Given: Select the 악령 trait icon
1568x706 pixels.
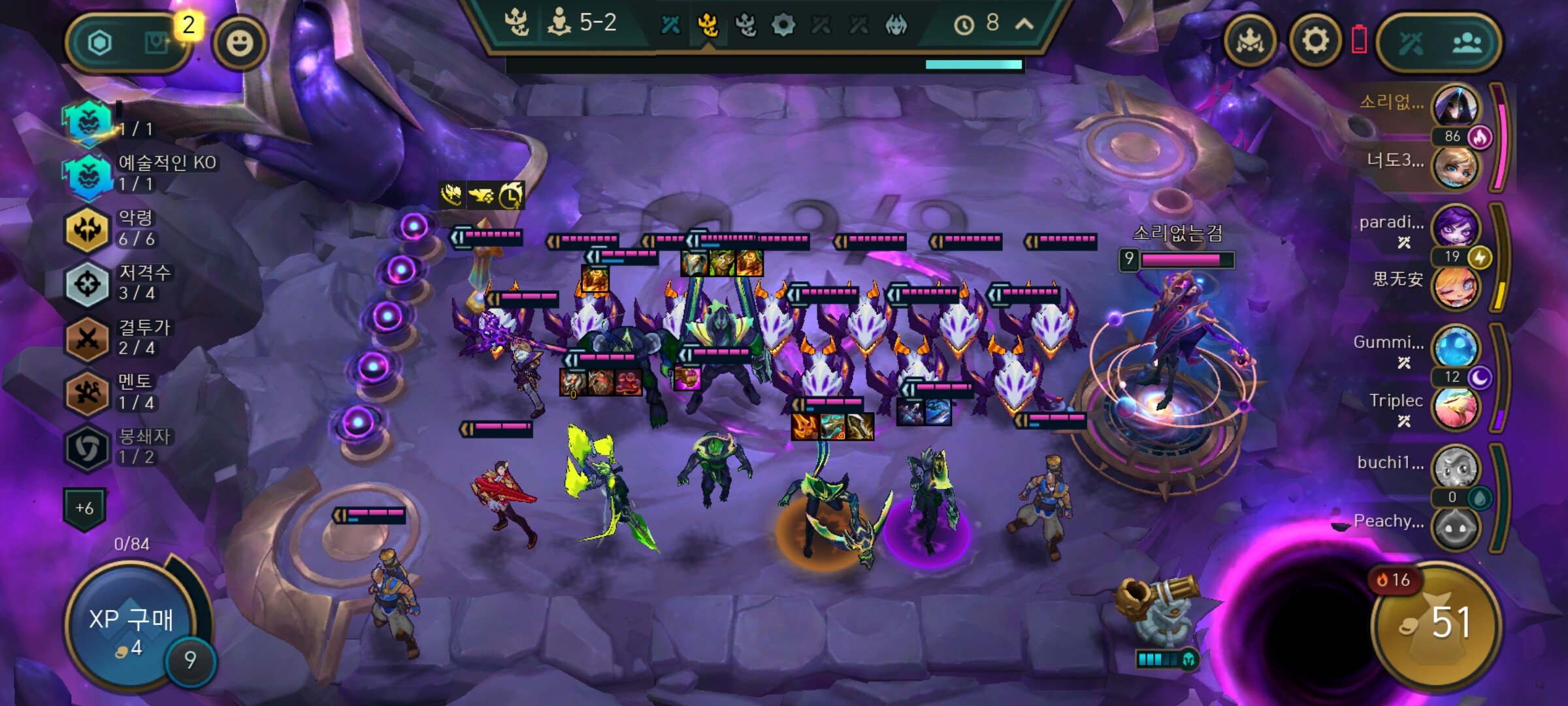Looking at the screenshot, I should pyautogui.click(x=88, y=229).
